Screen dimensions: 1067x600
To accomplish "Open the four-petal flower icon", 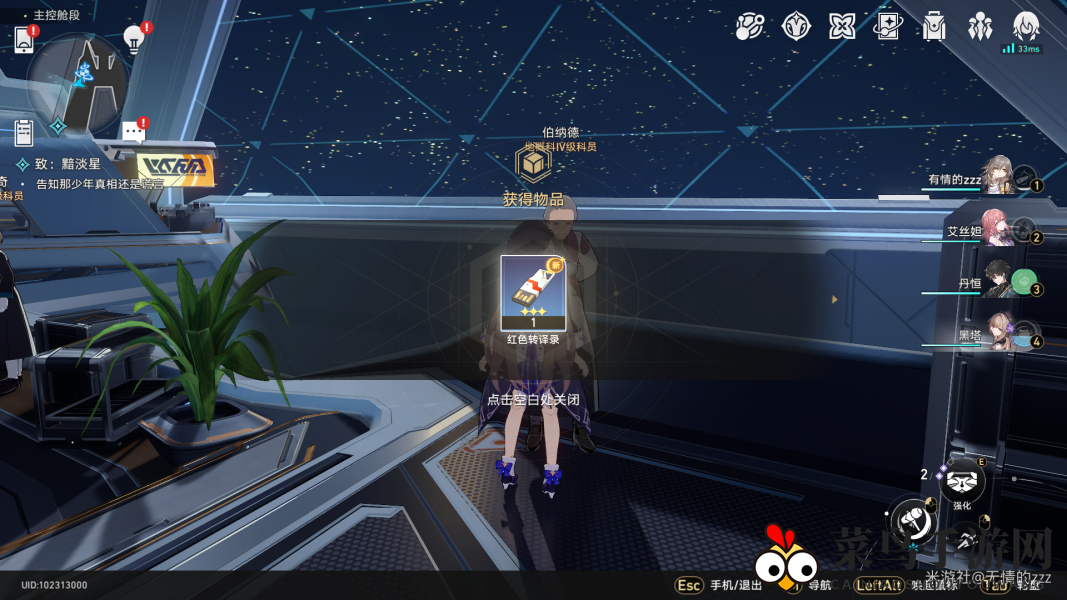I will [842, 26].
